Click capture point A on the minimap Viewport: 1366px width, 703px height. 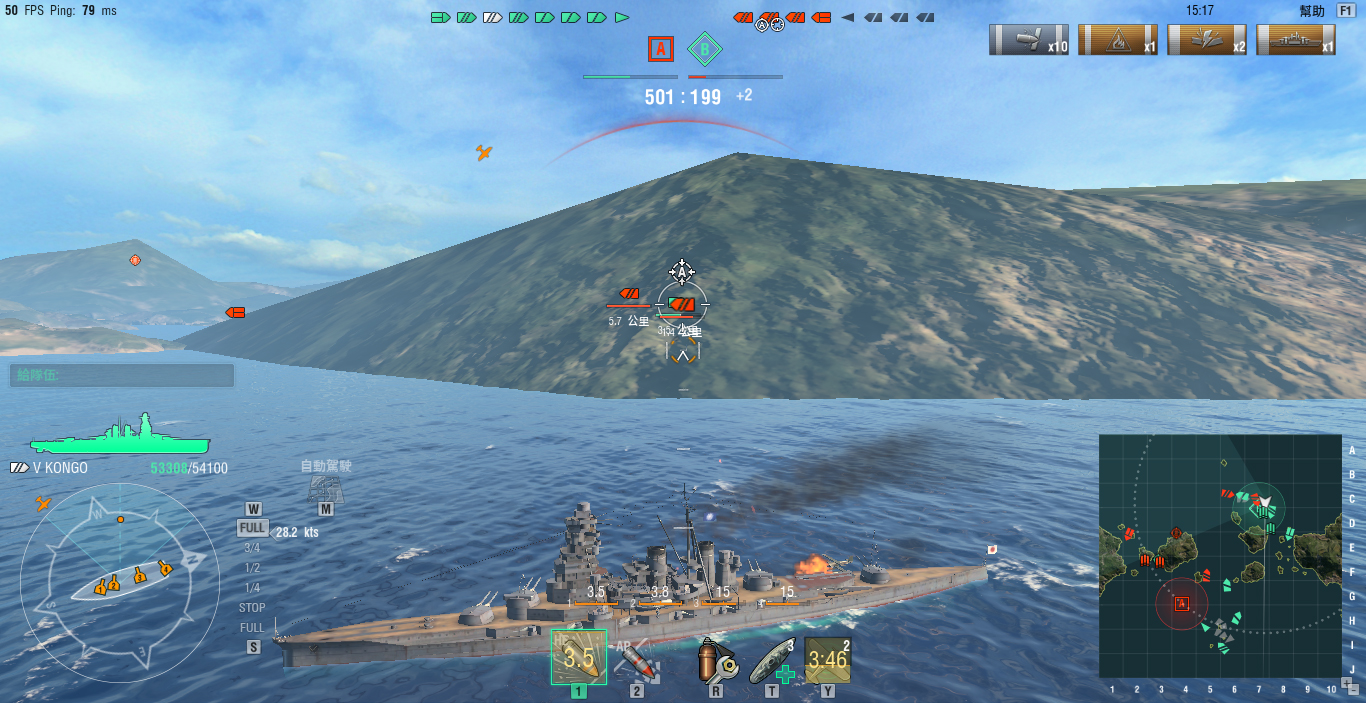1181,604
